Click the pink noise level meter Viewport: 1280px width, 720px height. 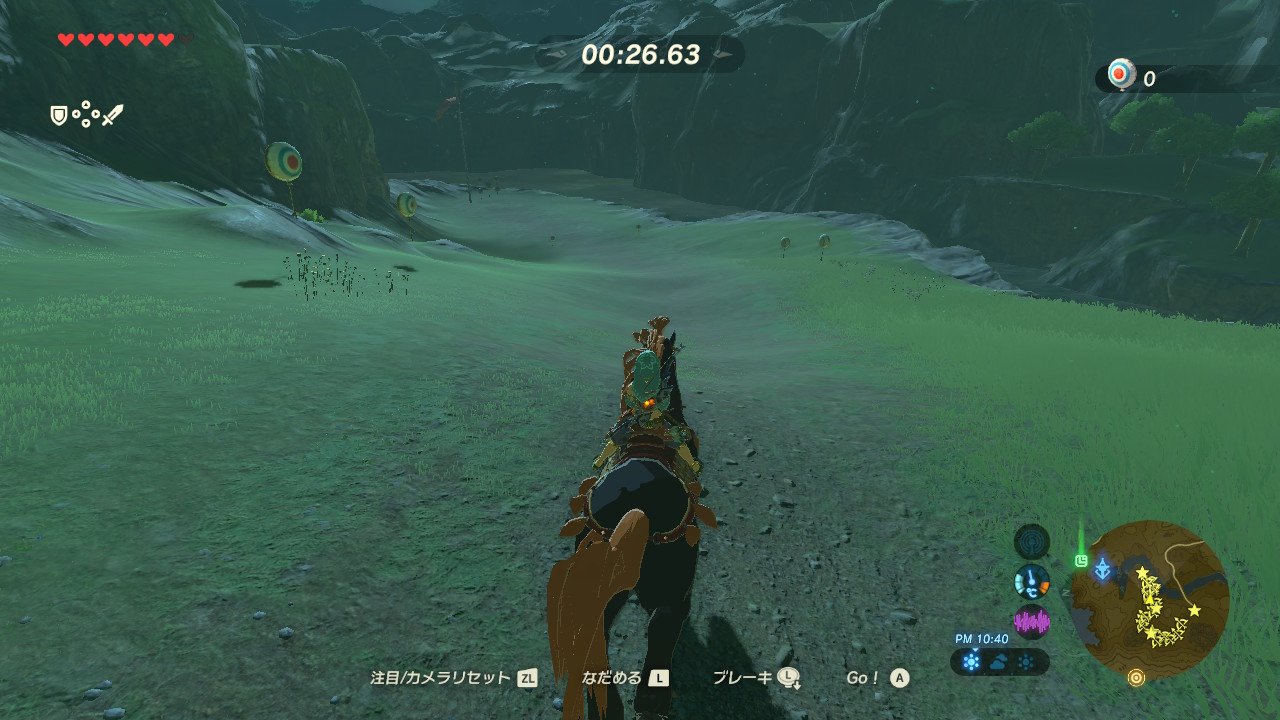click(1032, 620)
